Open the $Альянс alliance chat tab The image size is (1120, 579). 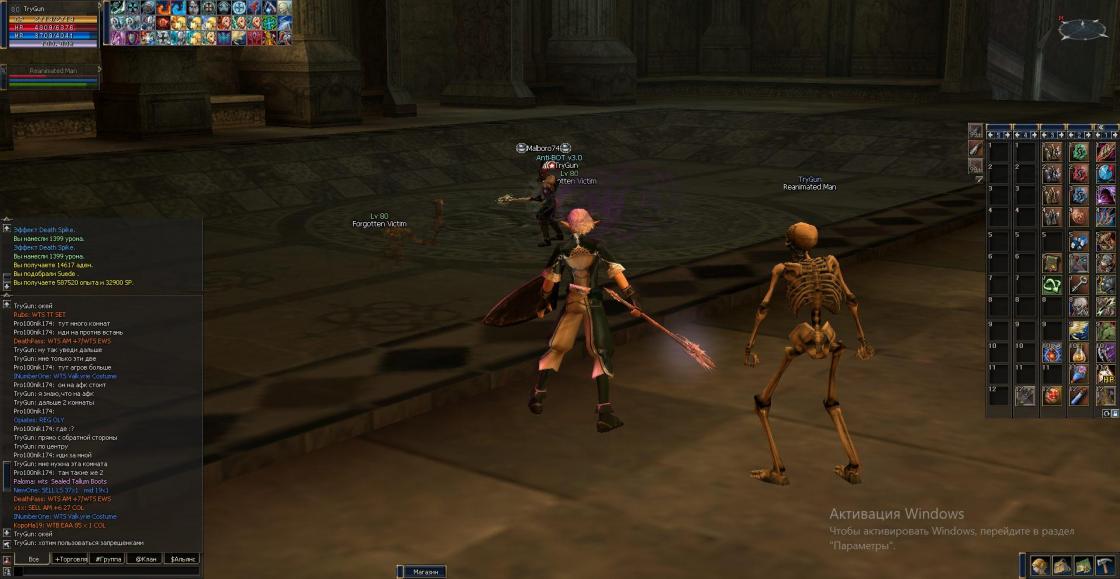coord(182,559)
